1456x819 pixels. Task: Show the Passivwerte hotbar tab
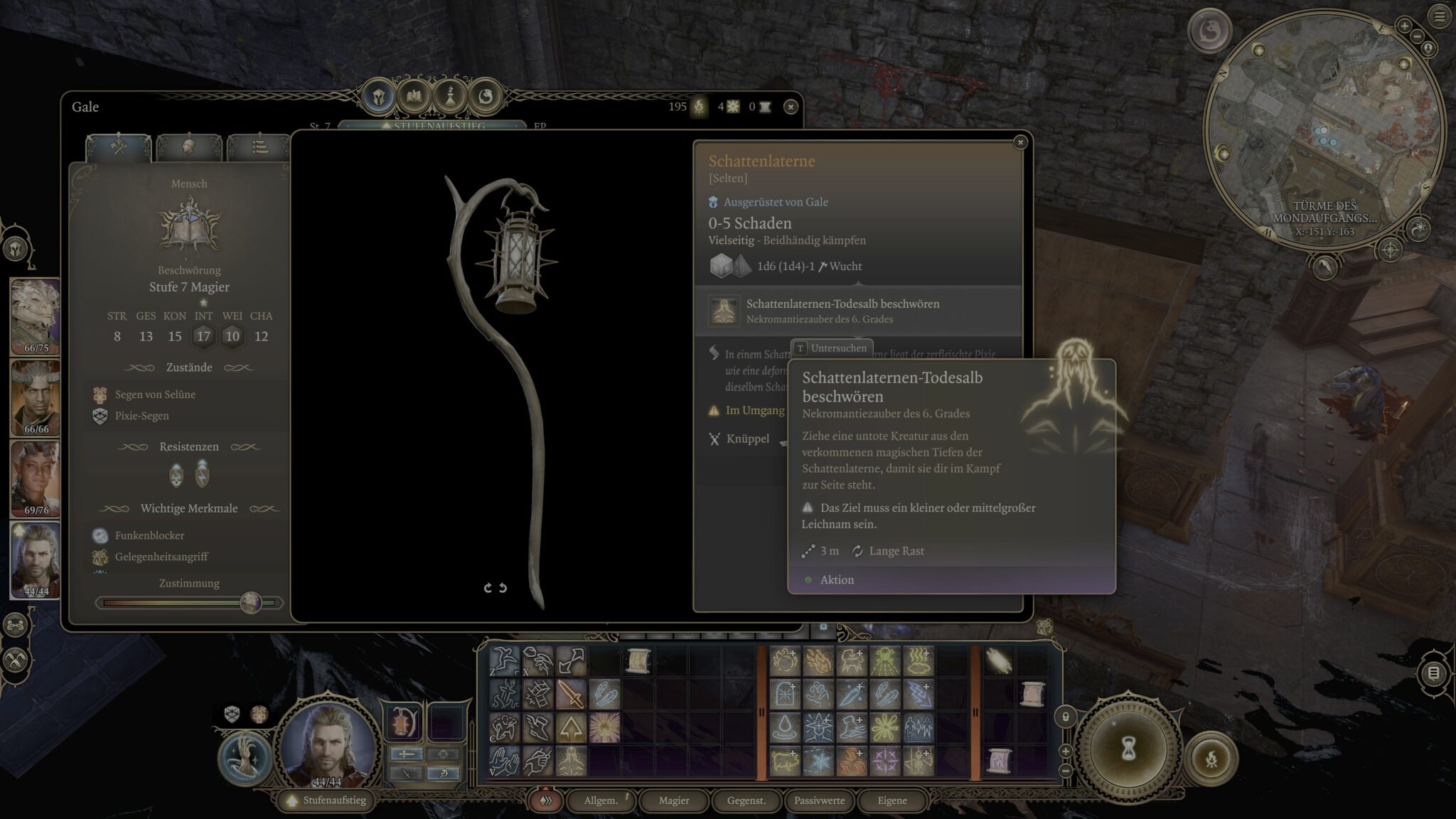click(x=819, y=801)
